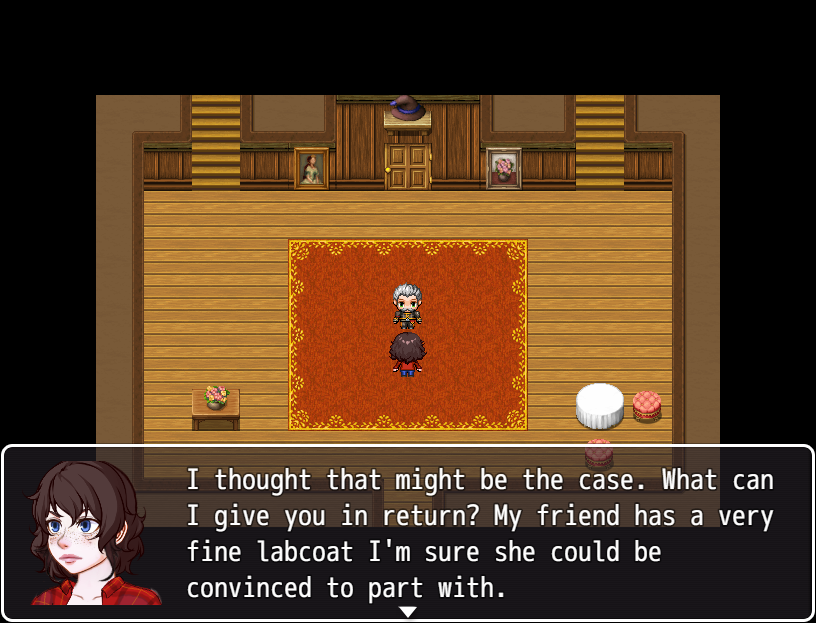816x623 pixels.
Task: Advance dialogue with the white continue arrow
Action: point(408,611)
